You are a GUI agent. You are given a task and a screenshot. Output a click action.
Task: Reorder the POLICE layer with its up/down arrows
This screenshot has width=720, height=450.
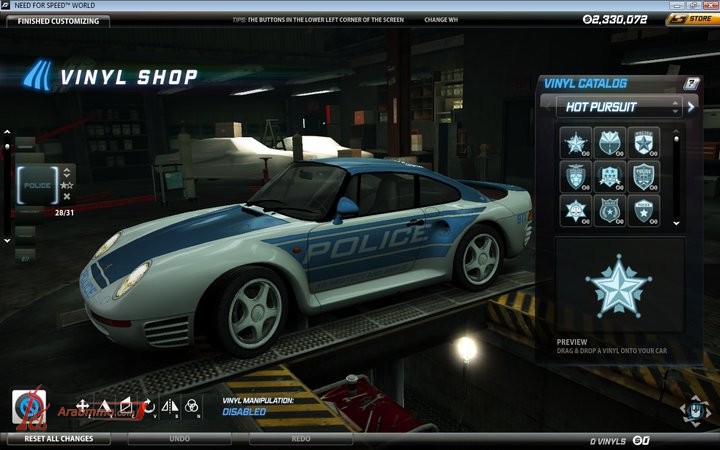tap(67, 171)
